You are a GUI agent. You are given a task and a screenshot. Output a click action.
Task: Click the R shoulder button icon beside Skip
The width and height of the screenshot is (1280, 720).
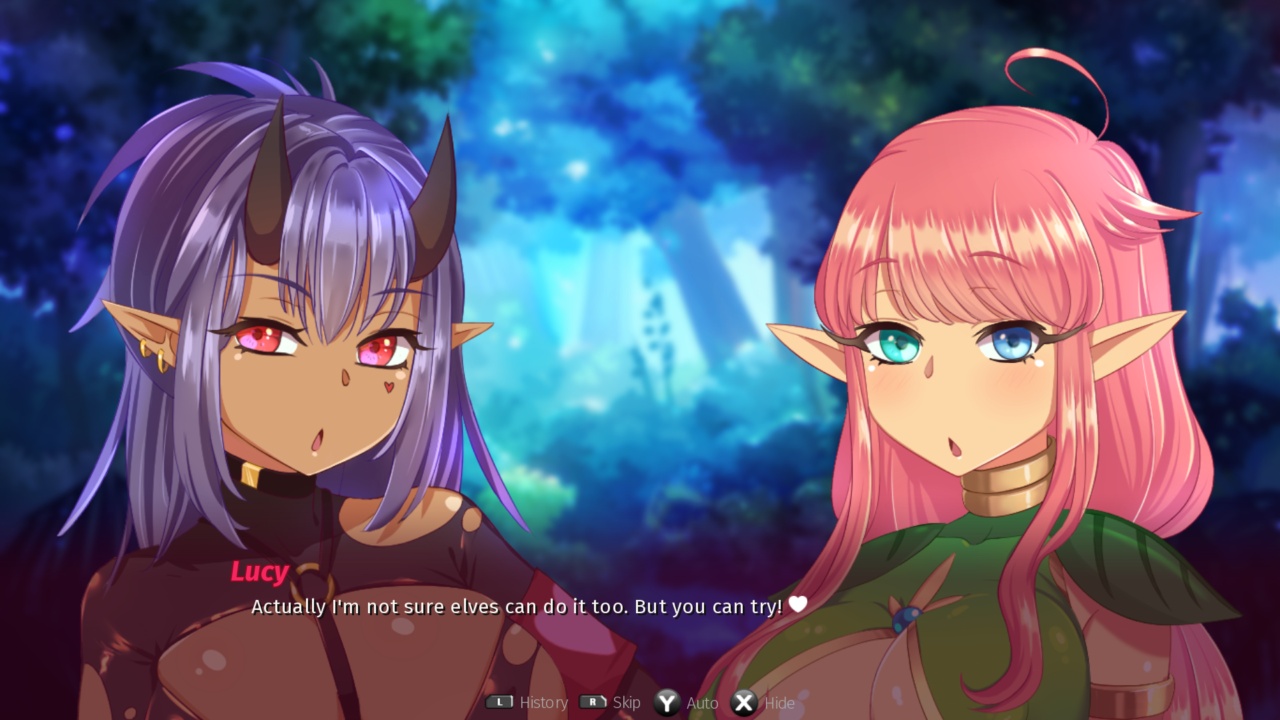coord(591,702)
